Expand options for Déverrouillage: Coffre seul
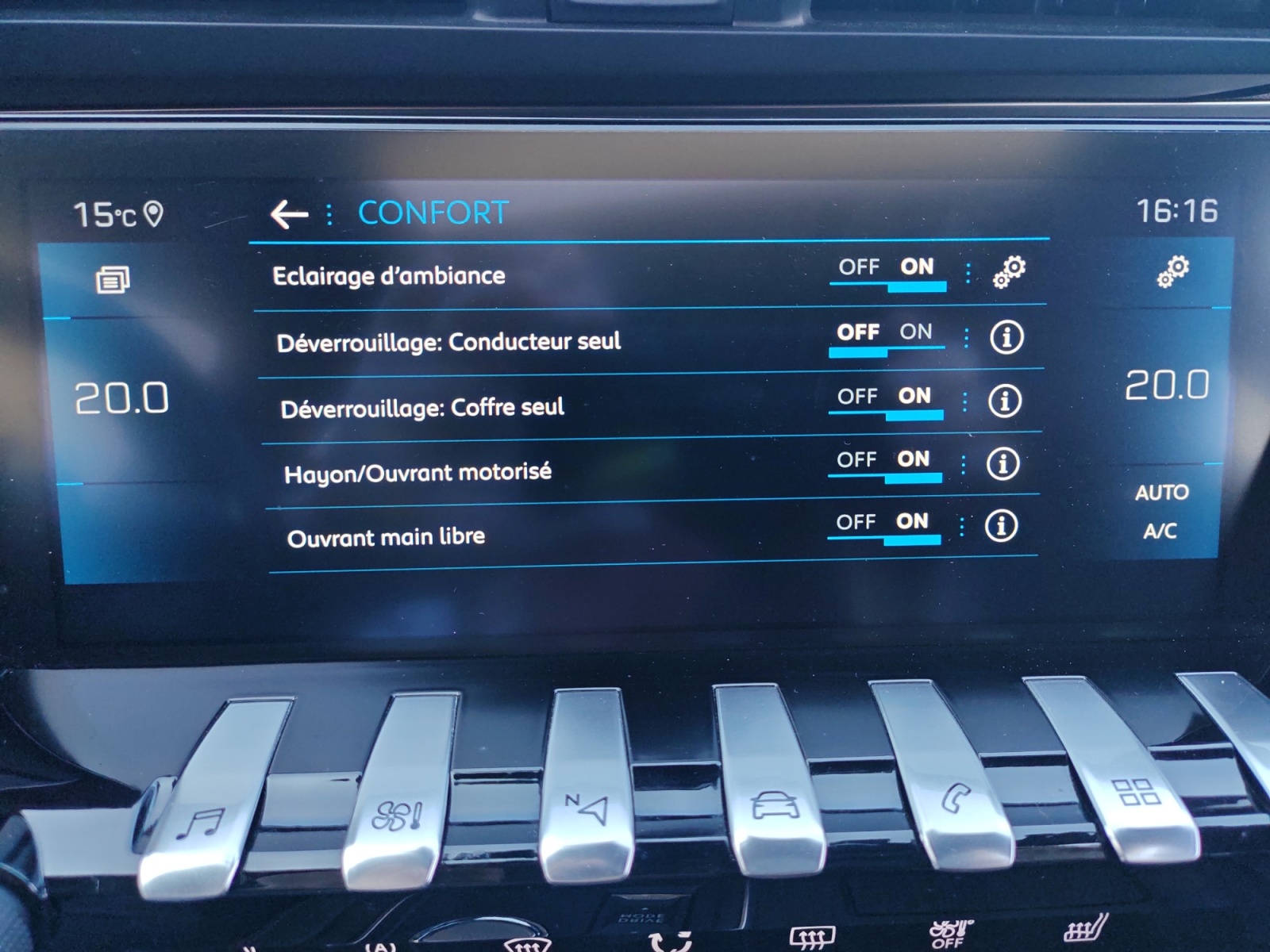The height and width of the screenshot is (952, 1270). point(964,401)
